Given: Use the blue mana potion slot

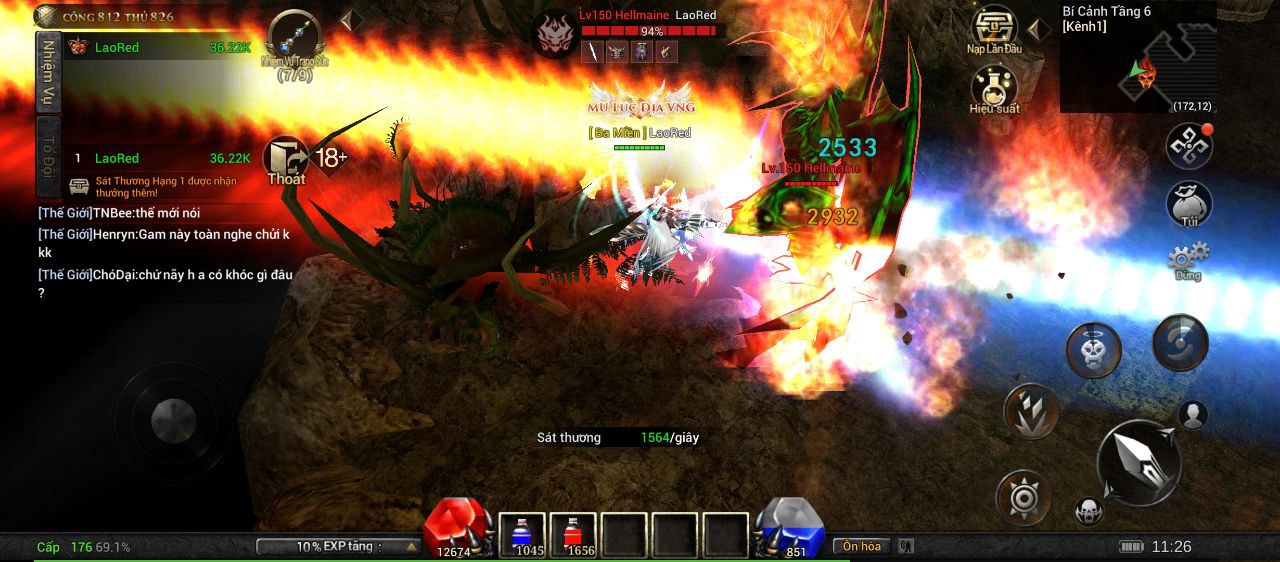Looking at the screenshot, I should pos(521,535).
